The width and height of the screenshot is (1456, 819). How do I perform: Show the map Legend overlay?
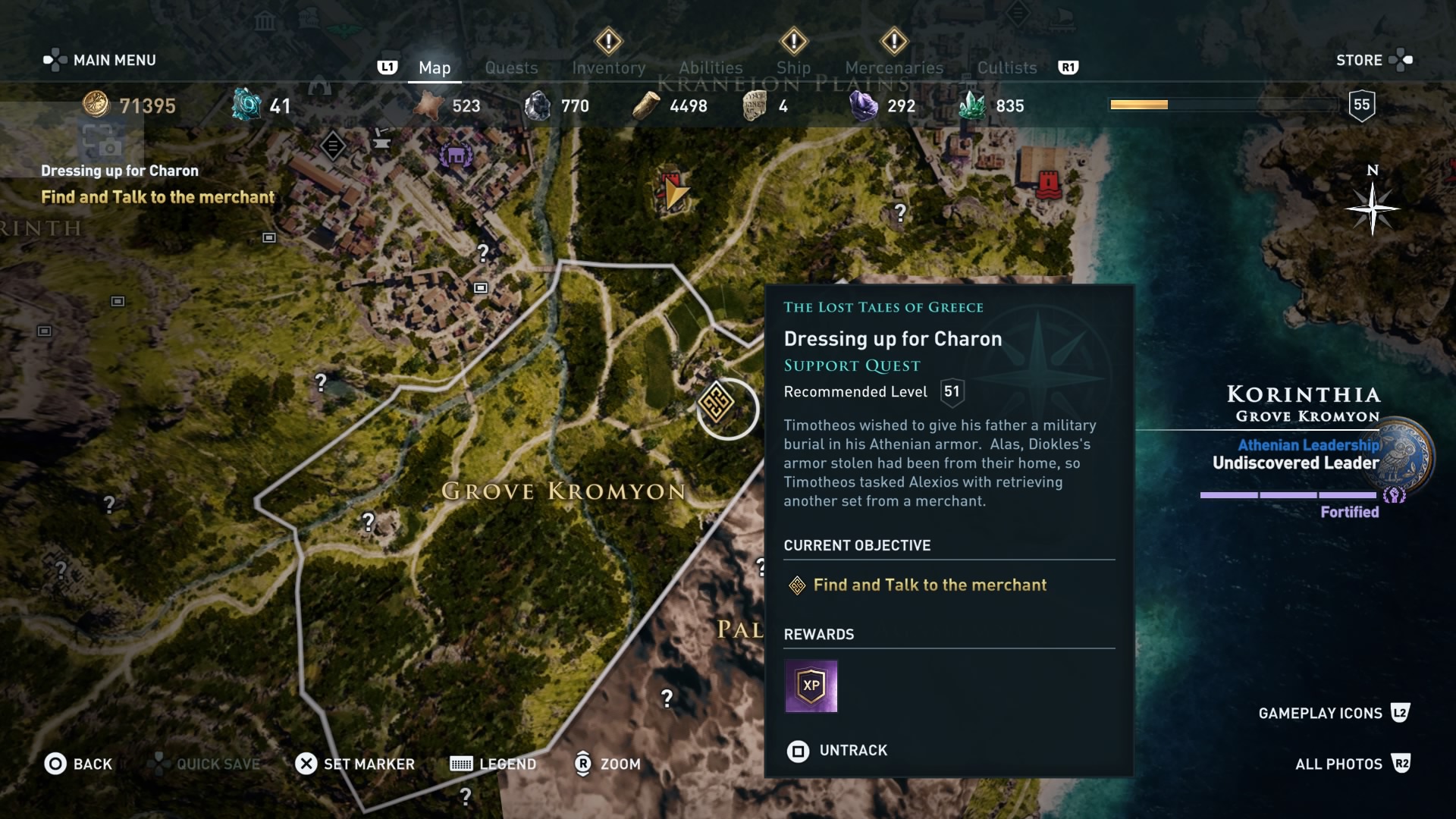(493, 764)
